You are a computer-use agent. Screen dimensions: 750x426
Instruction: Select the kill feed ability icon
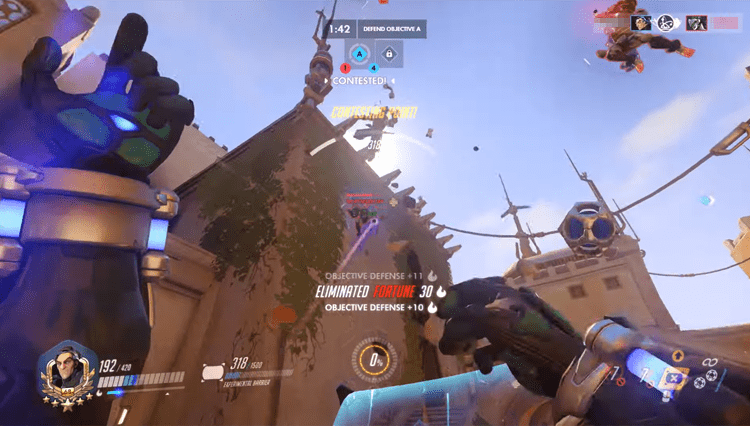pyautogui.click(x=666, y=21)
